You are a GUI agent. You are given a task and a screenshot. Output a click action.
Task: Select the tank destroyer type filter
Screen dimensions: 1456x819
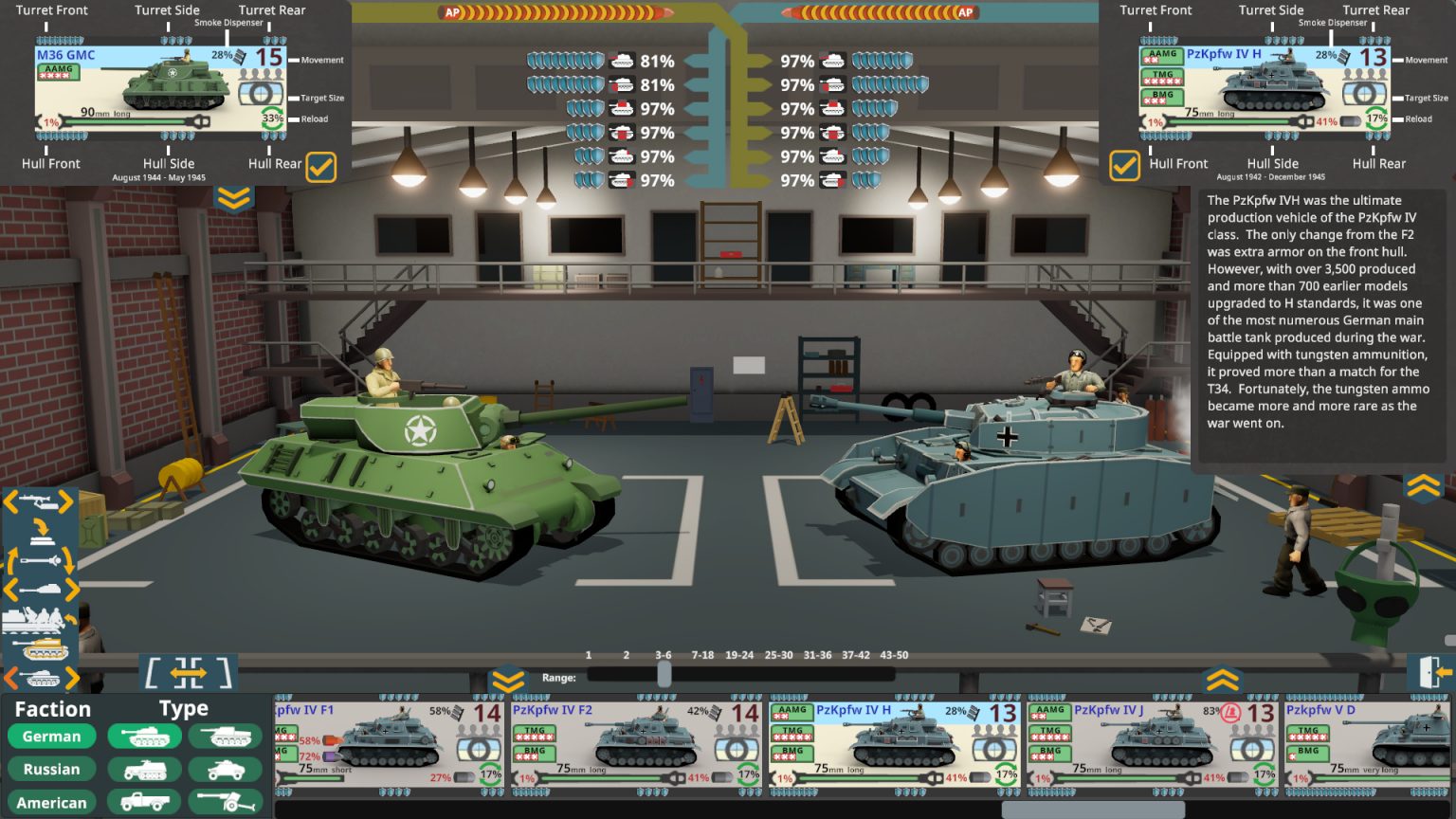coord(225,736)
